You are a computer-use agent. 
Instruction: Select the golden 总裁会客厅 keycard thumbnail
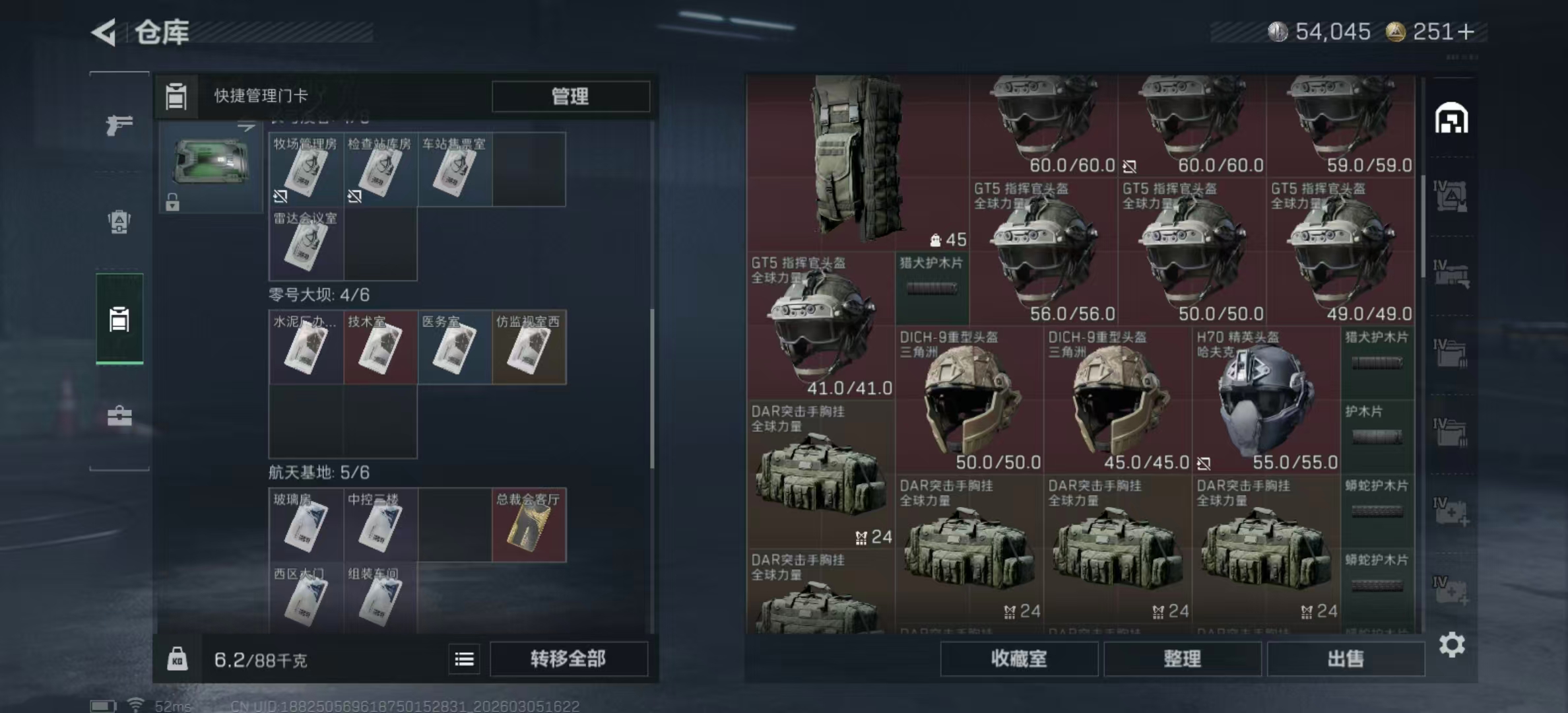[529, 525]
